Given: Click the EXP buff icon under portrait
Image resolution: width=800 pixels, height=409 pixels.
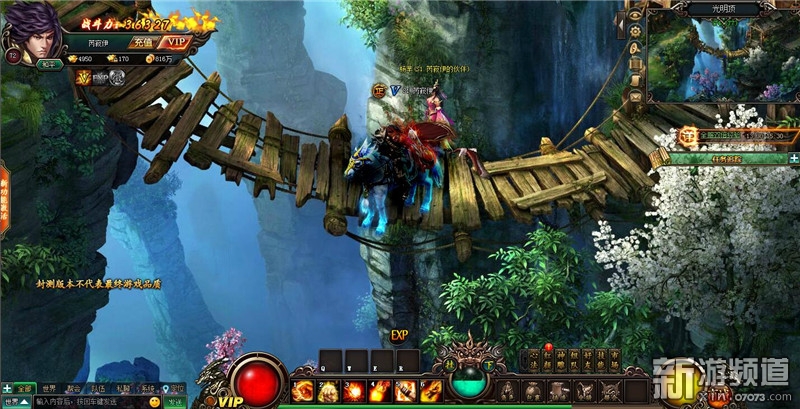Looking at the screenshot, I should point(100,76).
